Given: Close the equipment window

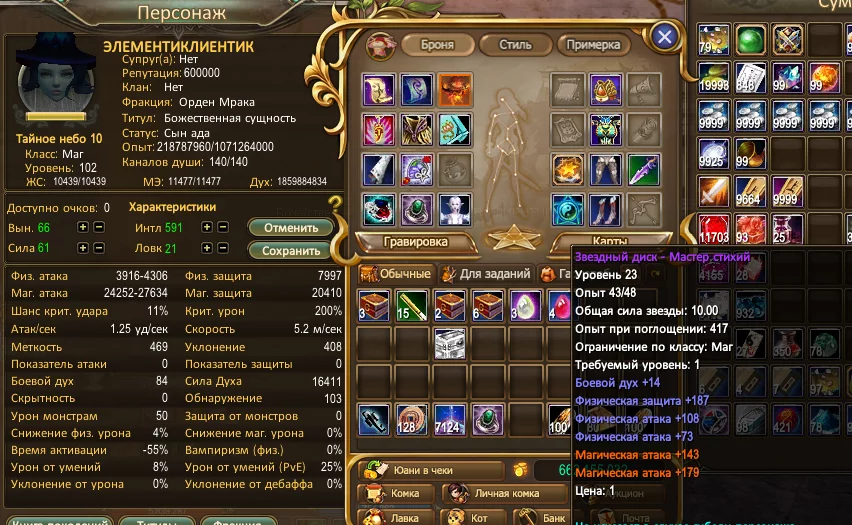Looking at the screenshot, I should [x=664, y=38].
